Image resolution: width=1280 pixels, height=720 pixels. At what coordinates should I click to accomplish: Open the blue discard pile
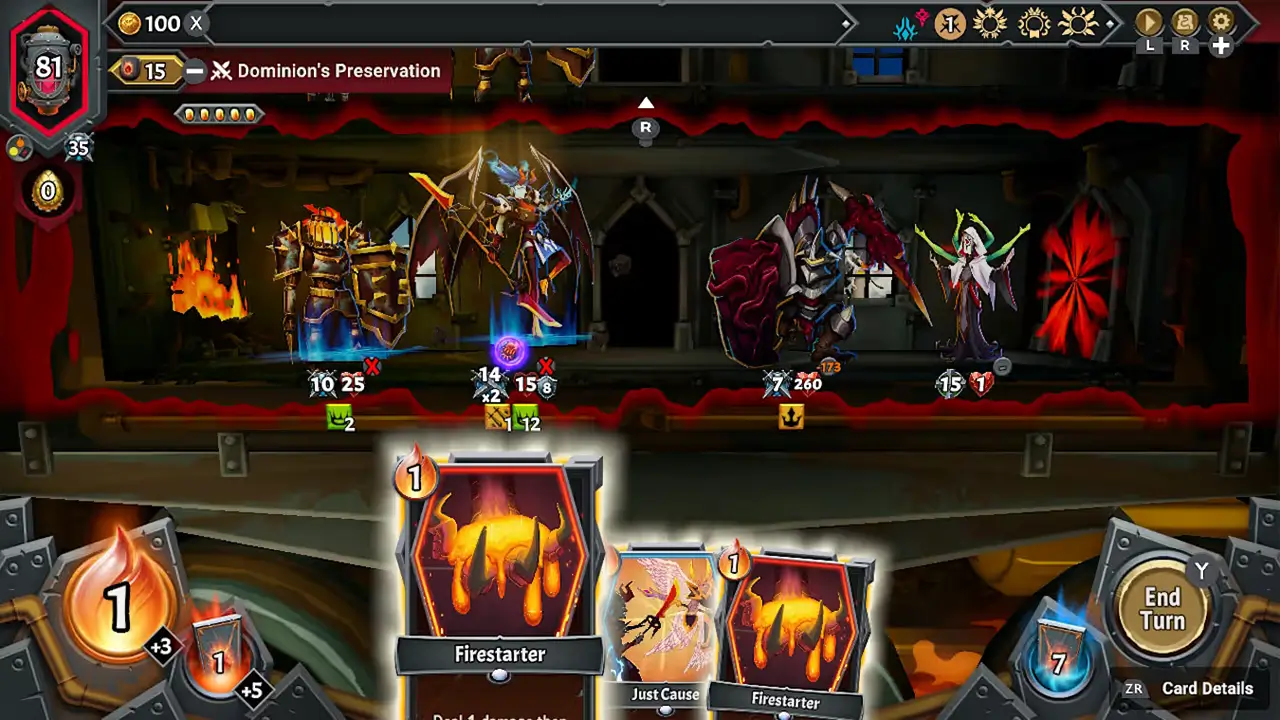pyautogui.click(x=1056, y=659)
